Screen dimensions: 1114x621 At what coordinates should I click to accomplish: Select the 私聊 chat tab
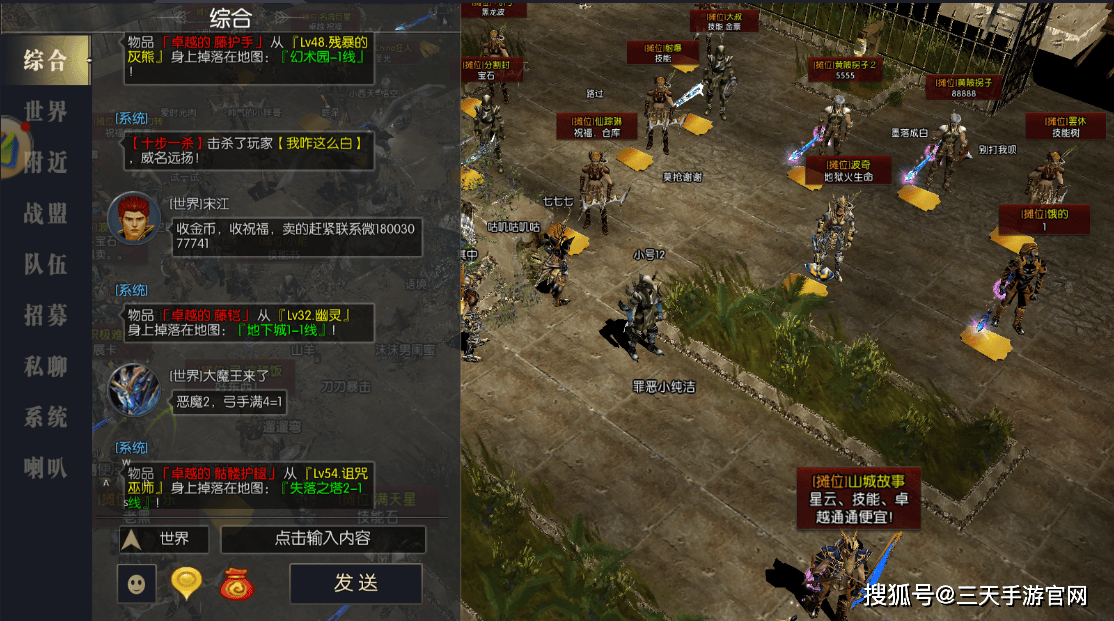(x=46, y=366)
